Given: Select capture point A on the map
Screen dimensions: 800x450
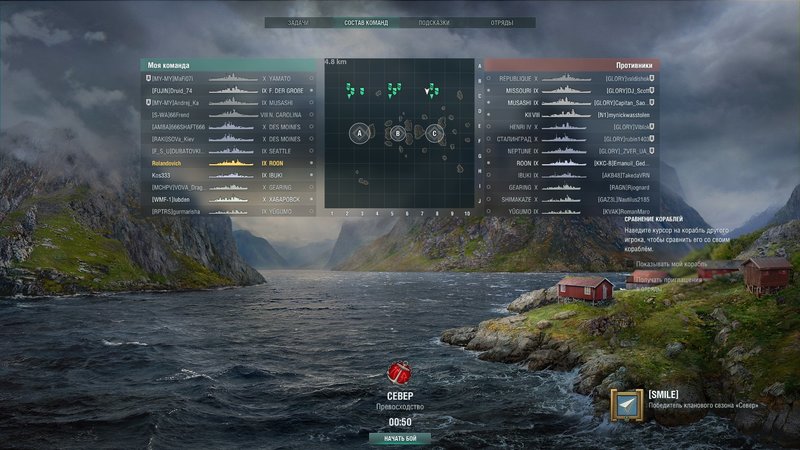Looking at the screenshot, I should pyautogui.click(x=360, y=132).
